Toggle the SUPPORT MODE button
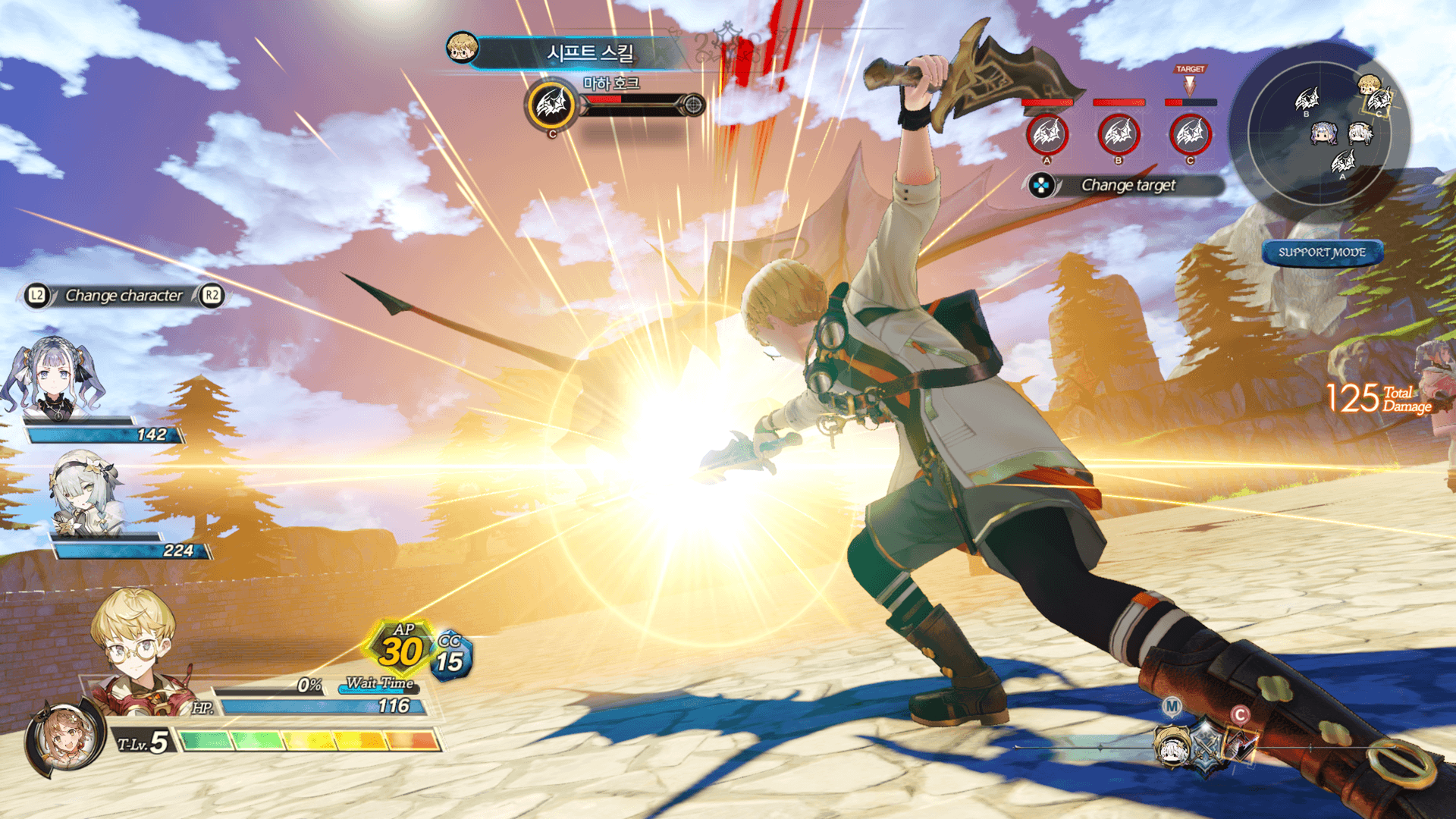Screen dimensions: 1456x819 click(1322, 253)
